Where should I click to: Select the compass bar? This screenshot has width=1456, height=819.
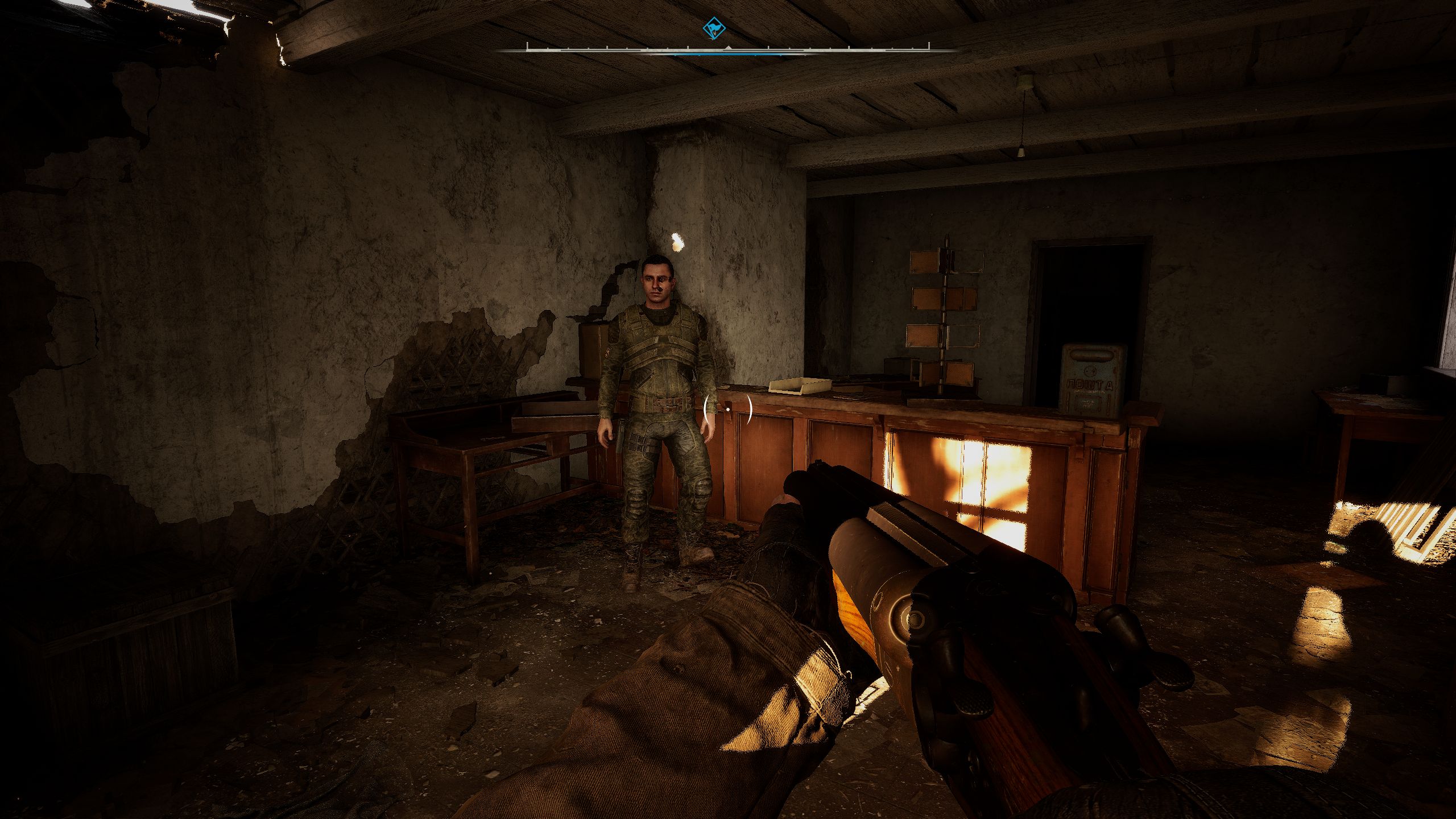727,50
